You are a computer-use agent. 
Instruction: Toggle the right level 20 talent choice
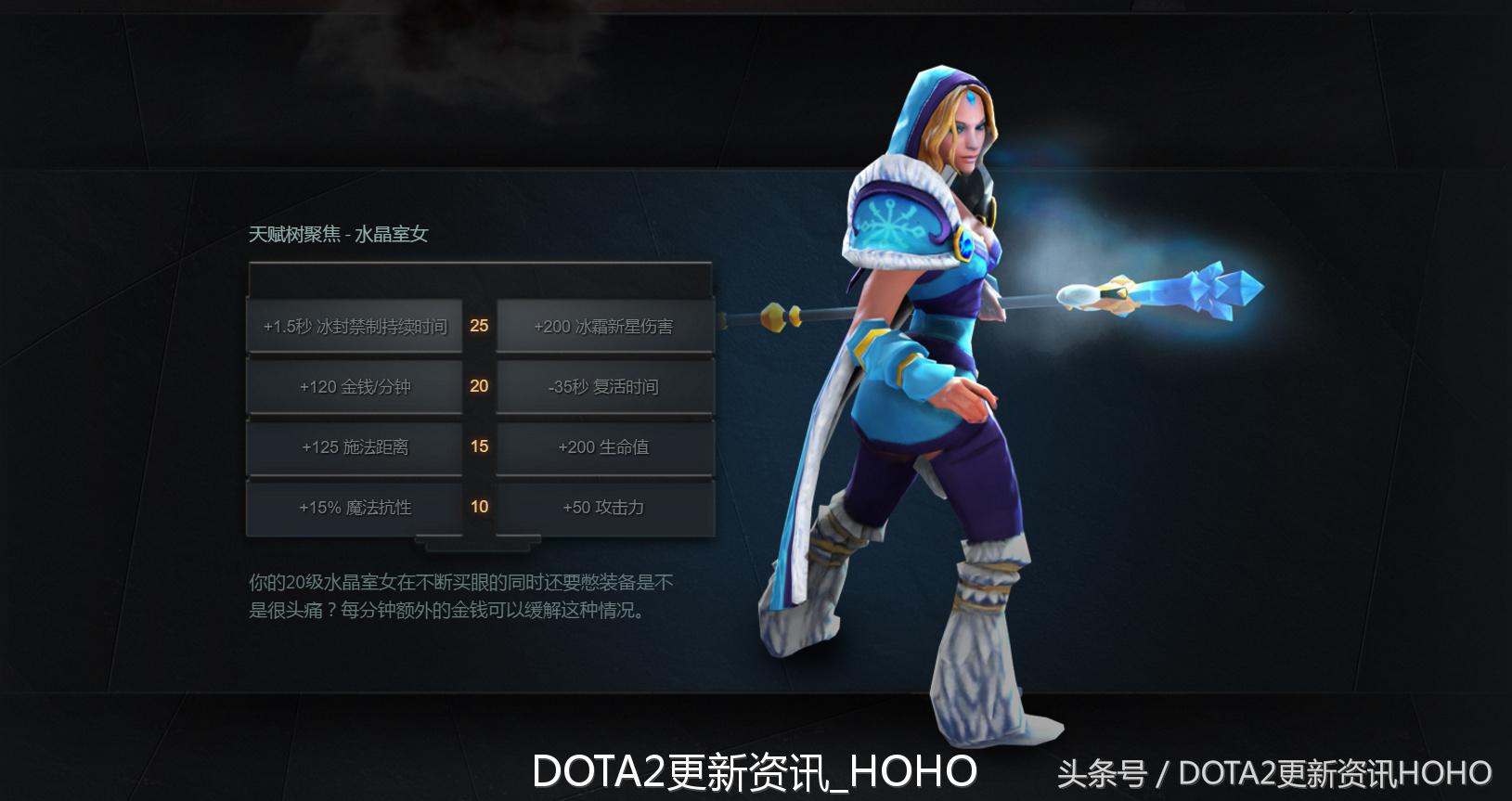click(604, 386)
